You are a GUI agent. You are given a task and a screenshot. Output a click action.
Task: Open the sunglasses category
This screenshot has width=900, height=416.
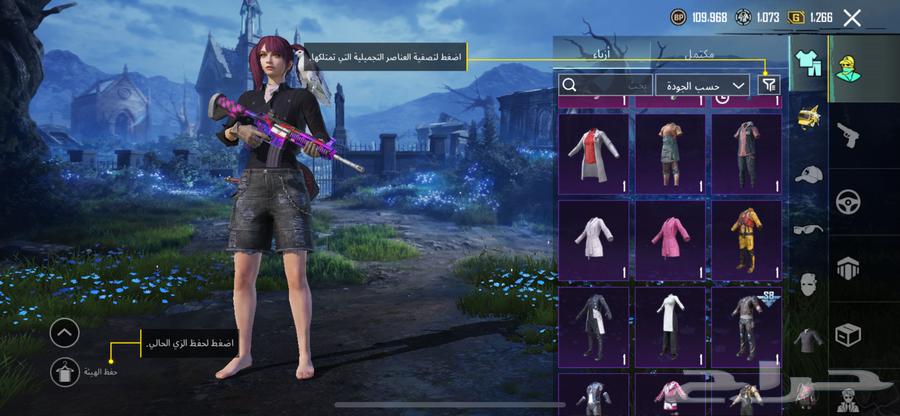[x=808, y=229]
